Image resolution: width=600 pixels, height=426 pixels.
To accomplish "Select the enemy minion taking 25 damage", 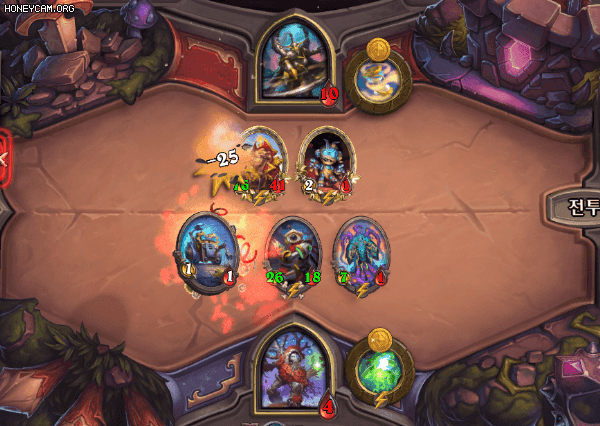I will coord(262,160).
